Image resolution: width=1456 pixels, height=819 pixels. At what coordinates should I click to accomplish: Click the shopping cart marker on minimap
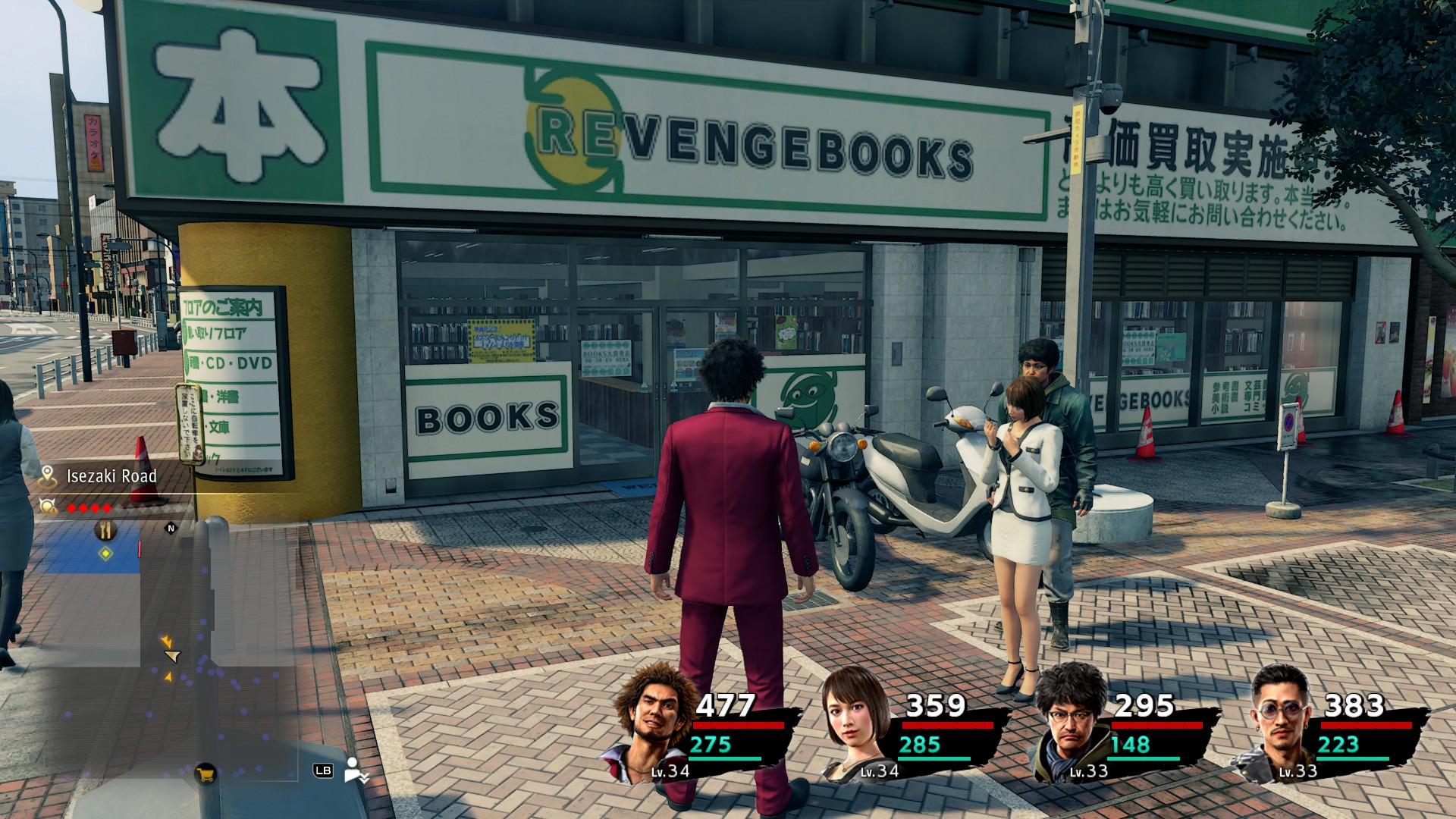pos(205,773)
